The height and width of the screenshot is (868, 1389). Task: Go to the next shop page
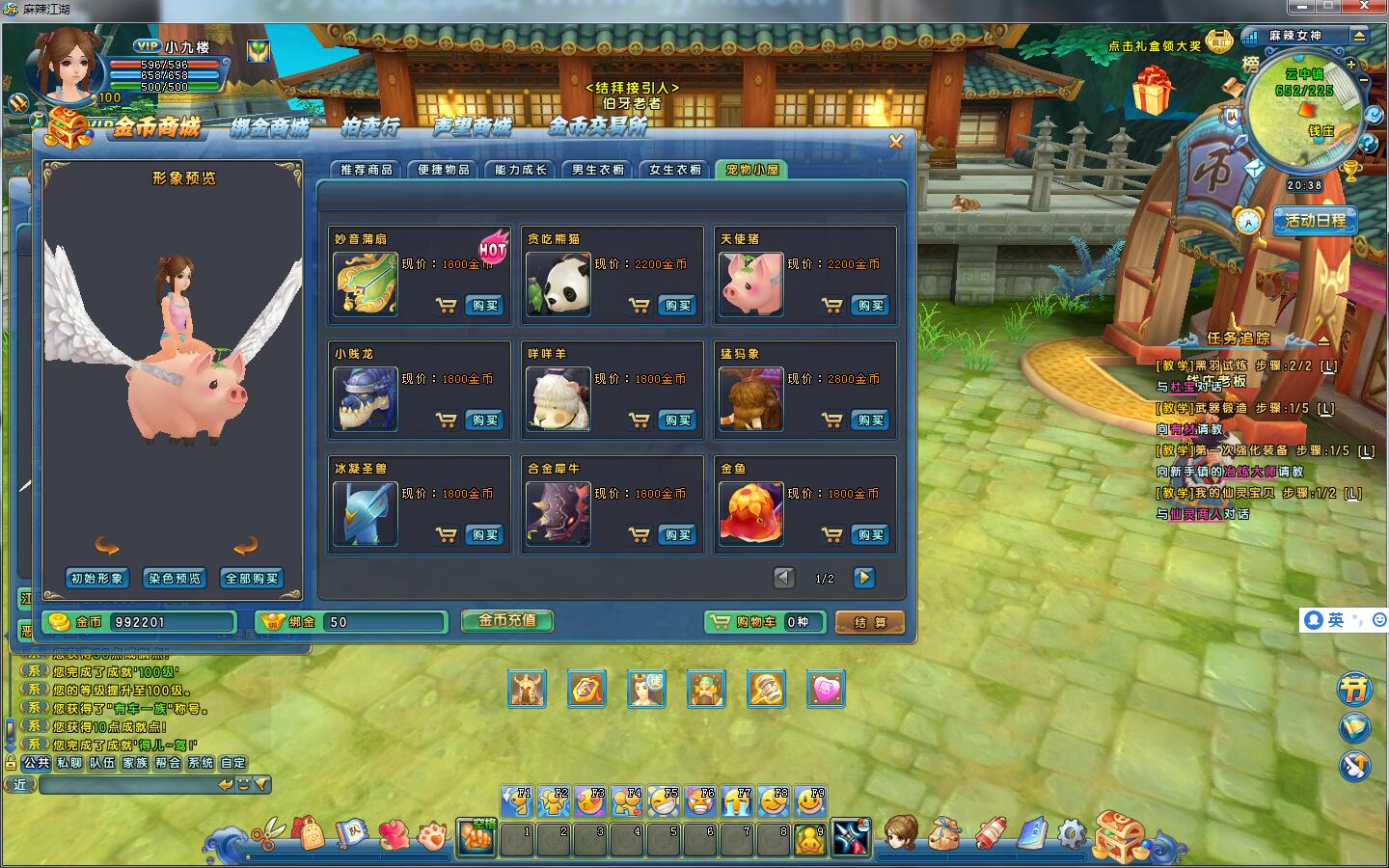(x=863, y=578)
